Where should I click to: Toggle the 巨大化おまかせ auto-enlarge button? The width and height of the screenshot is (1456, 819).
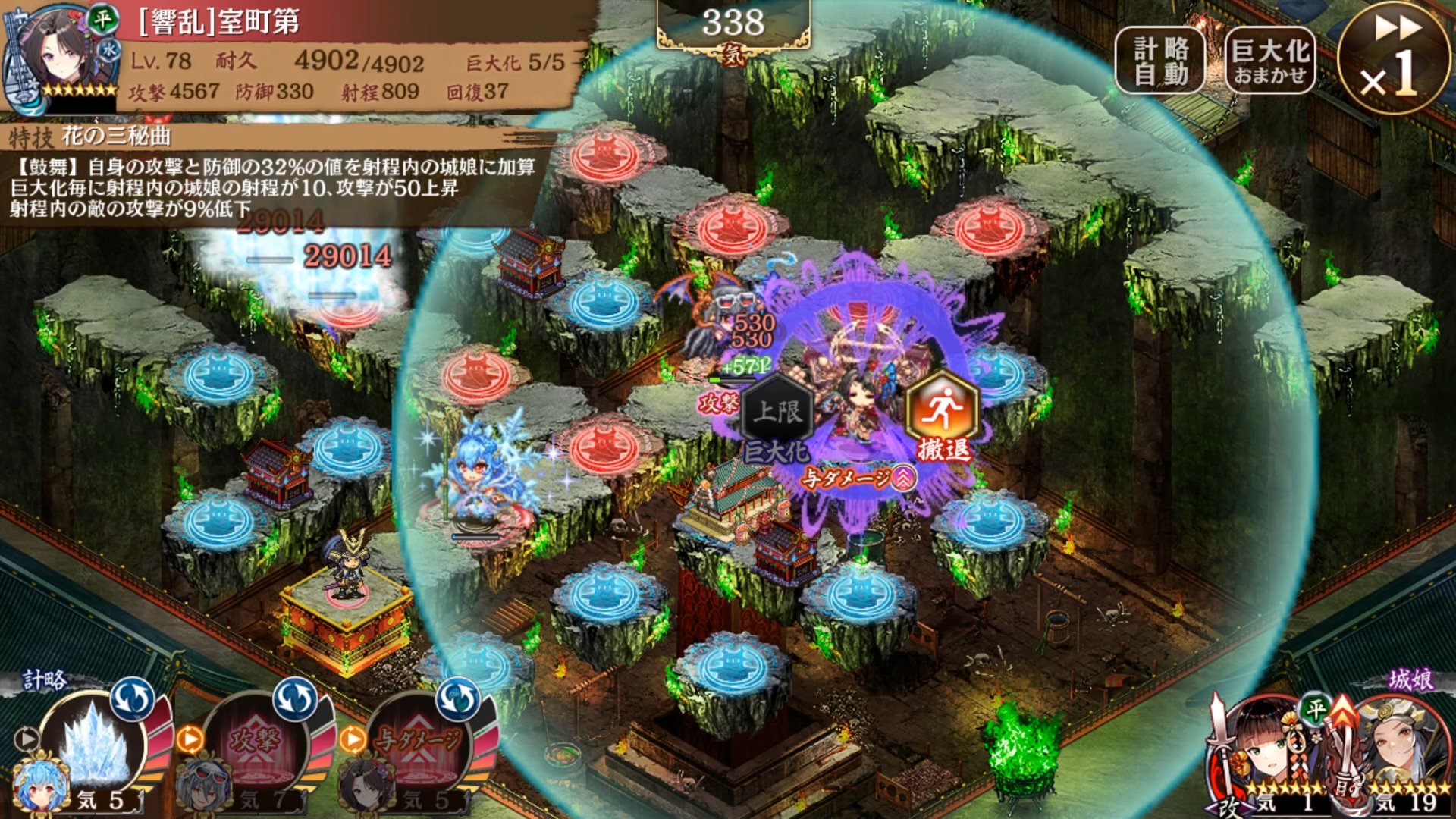[x=1270, y=61]
